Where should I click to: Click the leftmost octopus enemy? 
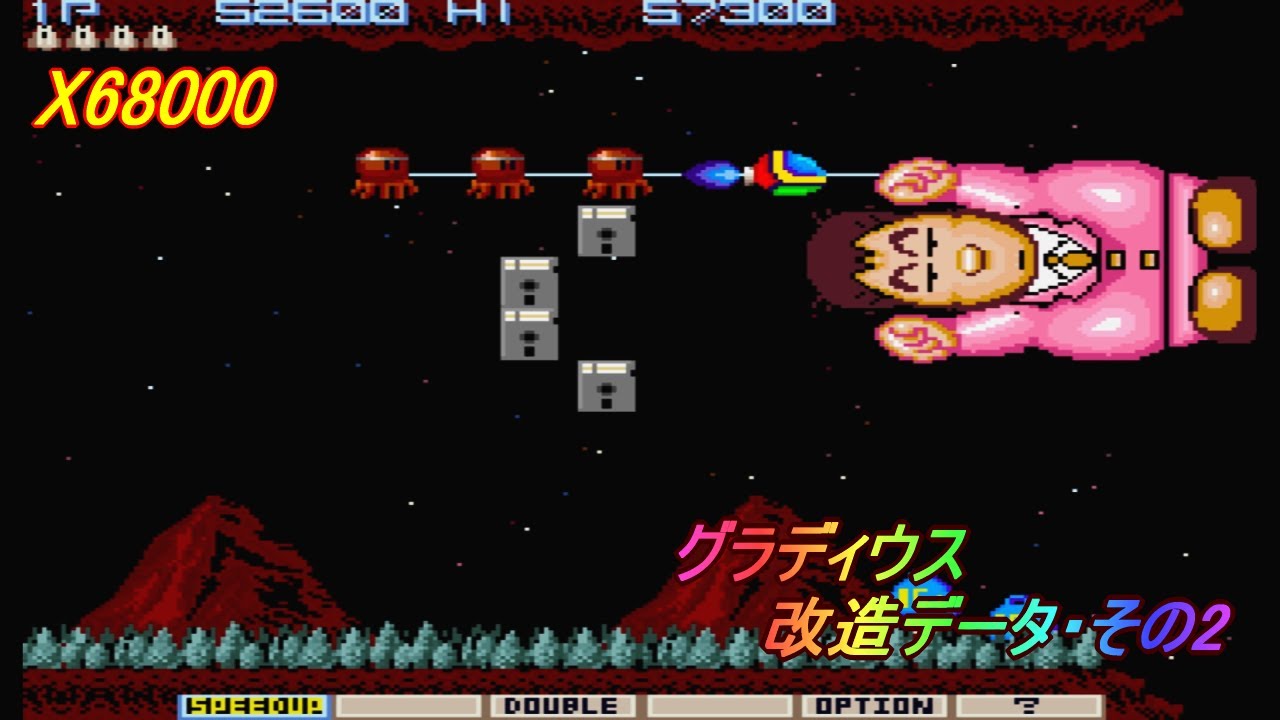[385, 170]
